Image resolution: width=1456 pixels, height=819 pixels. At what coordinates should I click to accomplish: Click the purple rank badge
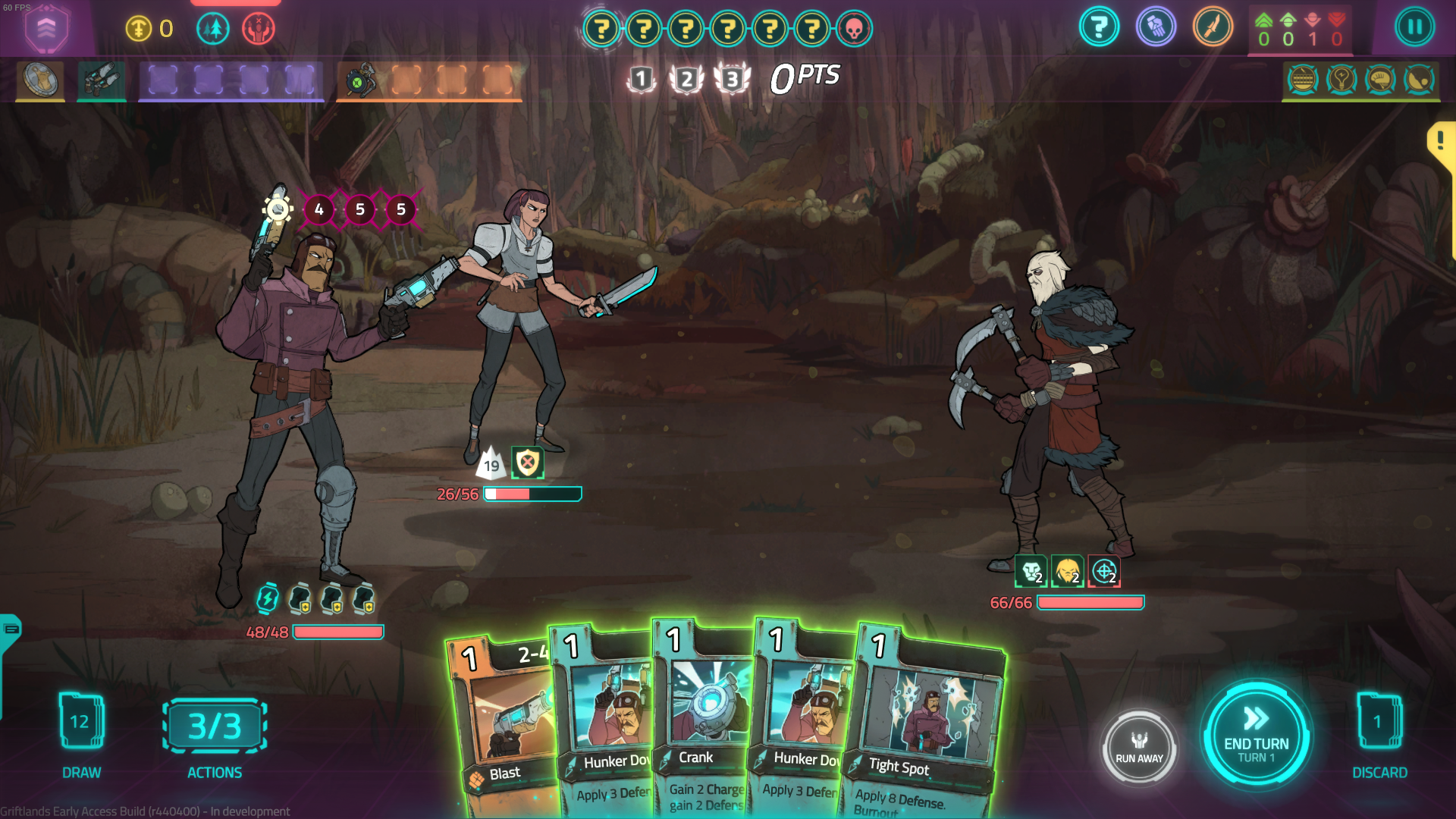pos(46,29)
